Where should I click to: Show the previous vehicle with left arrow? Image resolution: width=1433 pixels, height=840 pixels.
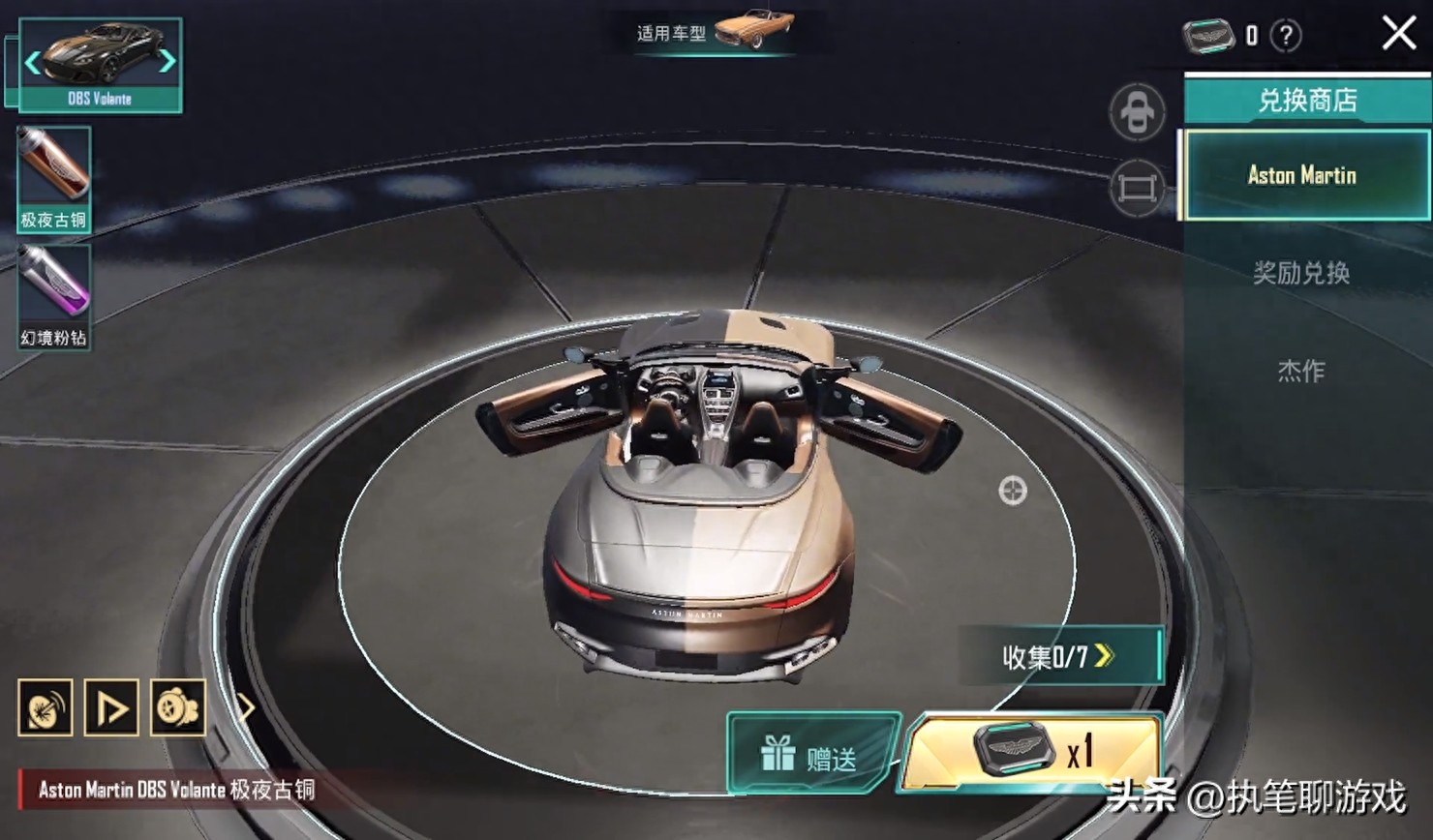click(33, 63)
